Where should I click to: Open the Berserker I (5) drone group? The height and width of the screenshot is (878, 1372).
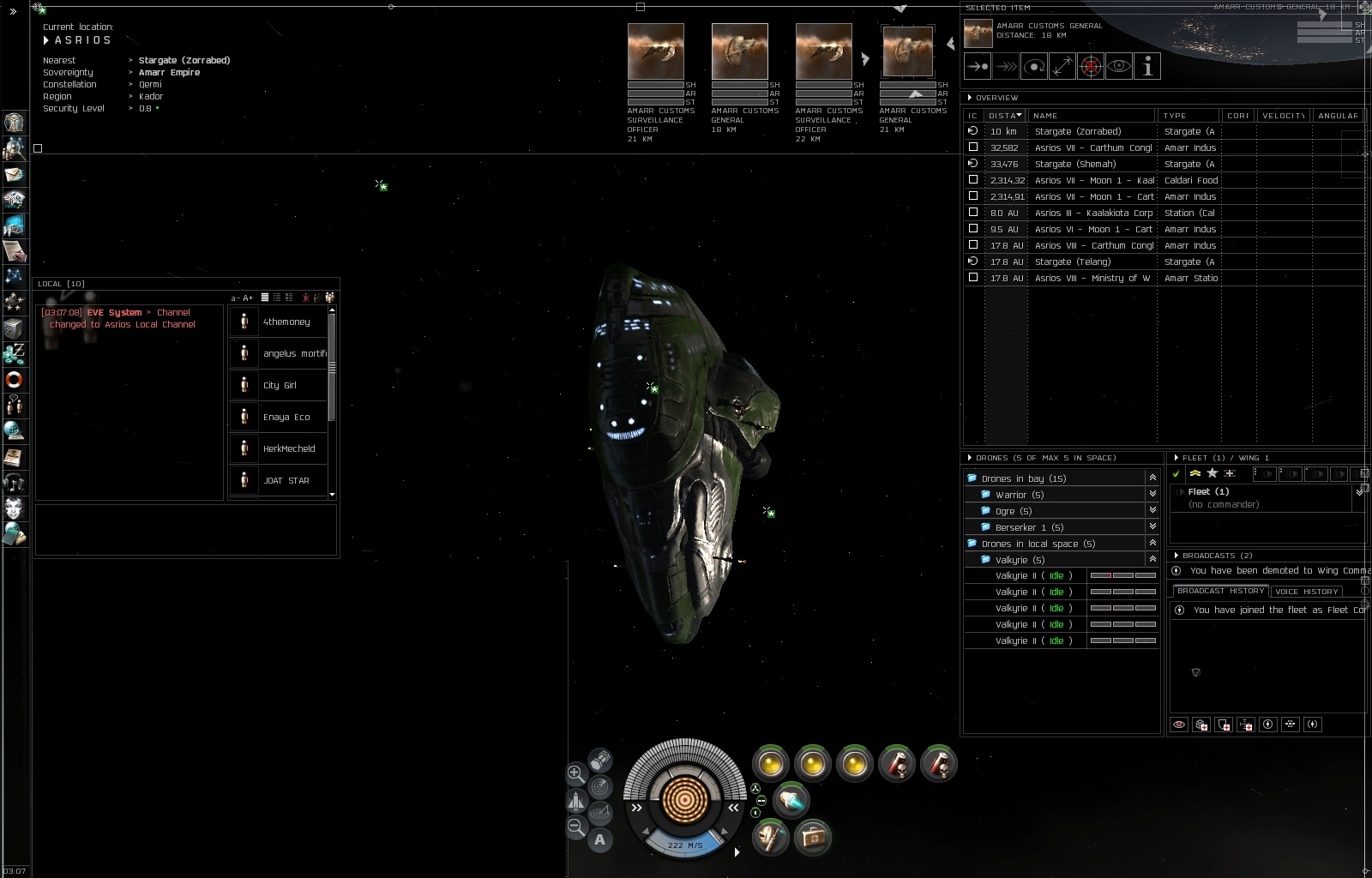[x=1152, y=527]
